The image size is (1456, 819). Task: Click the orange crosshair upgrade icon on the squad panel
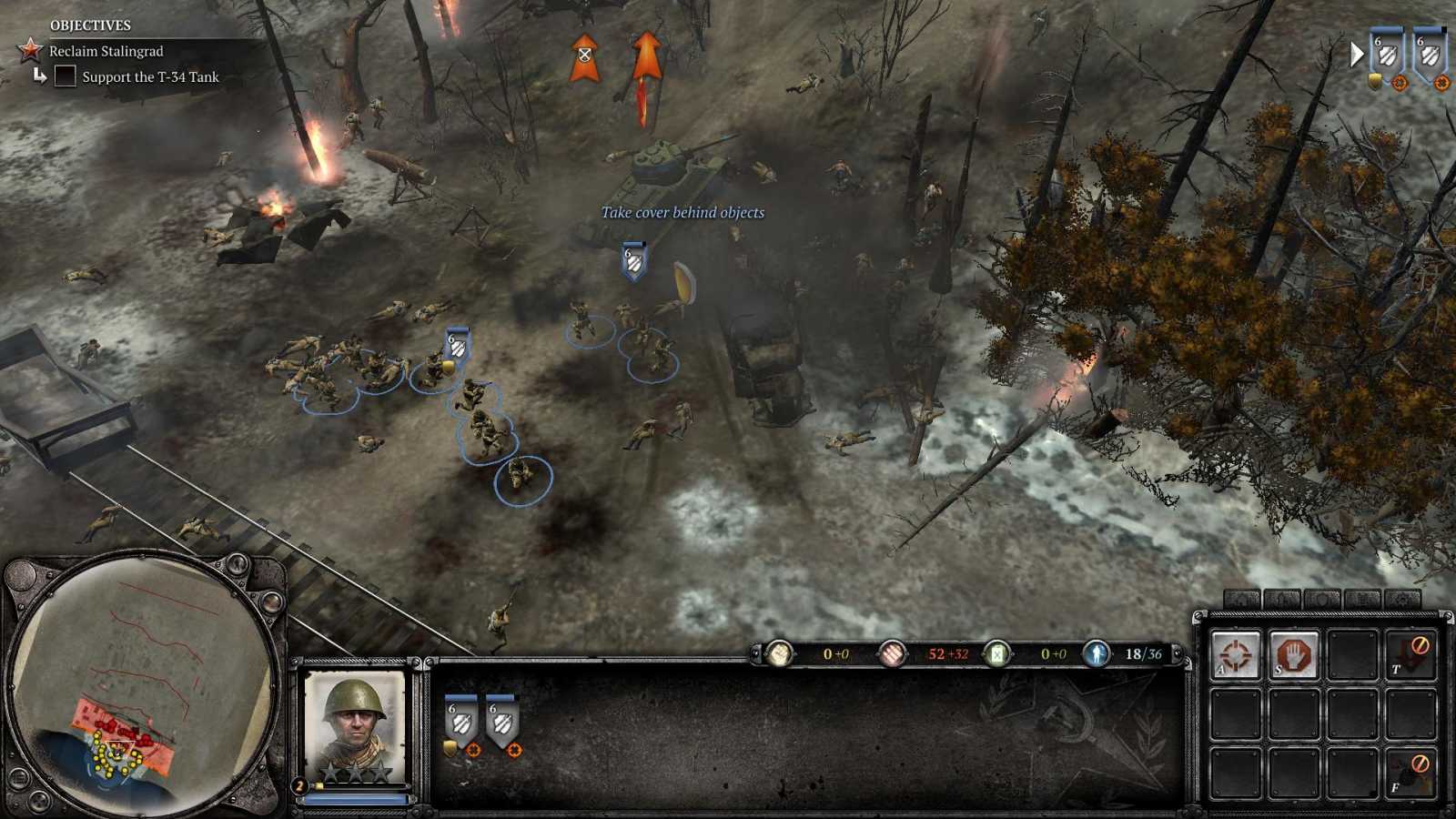[x=474, y=751]
